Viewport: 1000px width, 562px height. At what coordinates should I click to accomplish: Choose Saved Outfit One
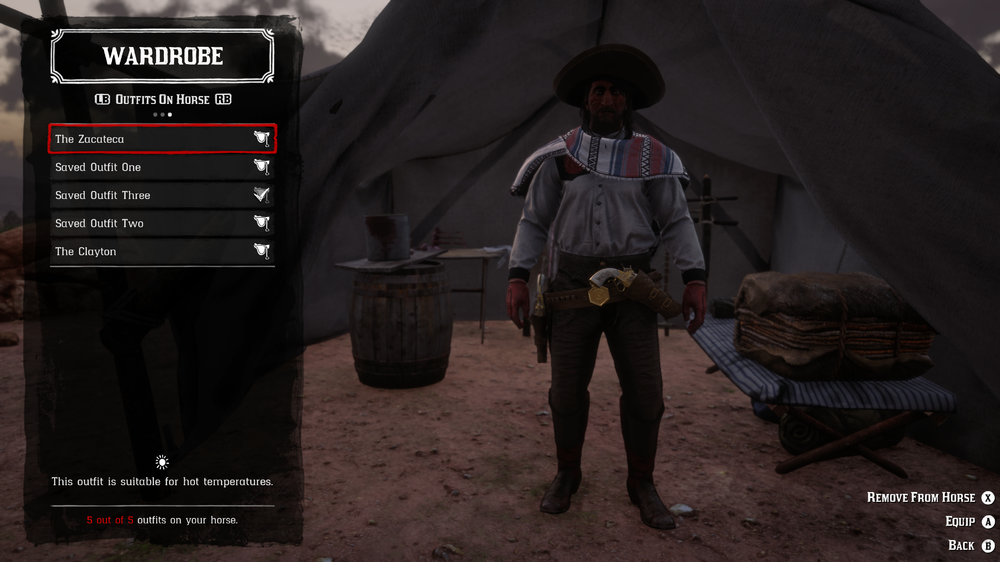pos(162,167)
